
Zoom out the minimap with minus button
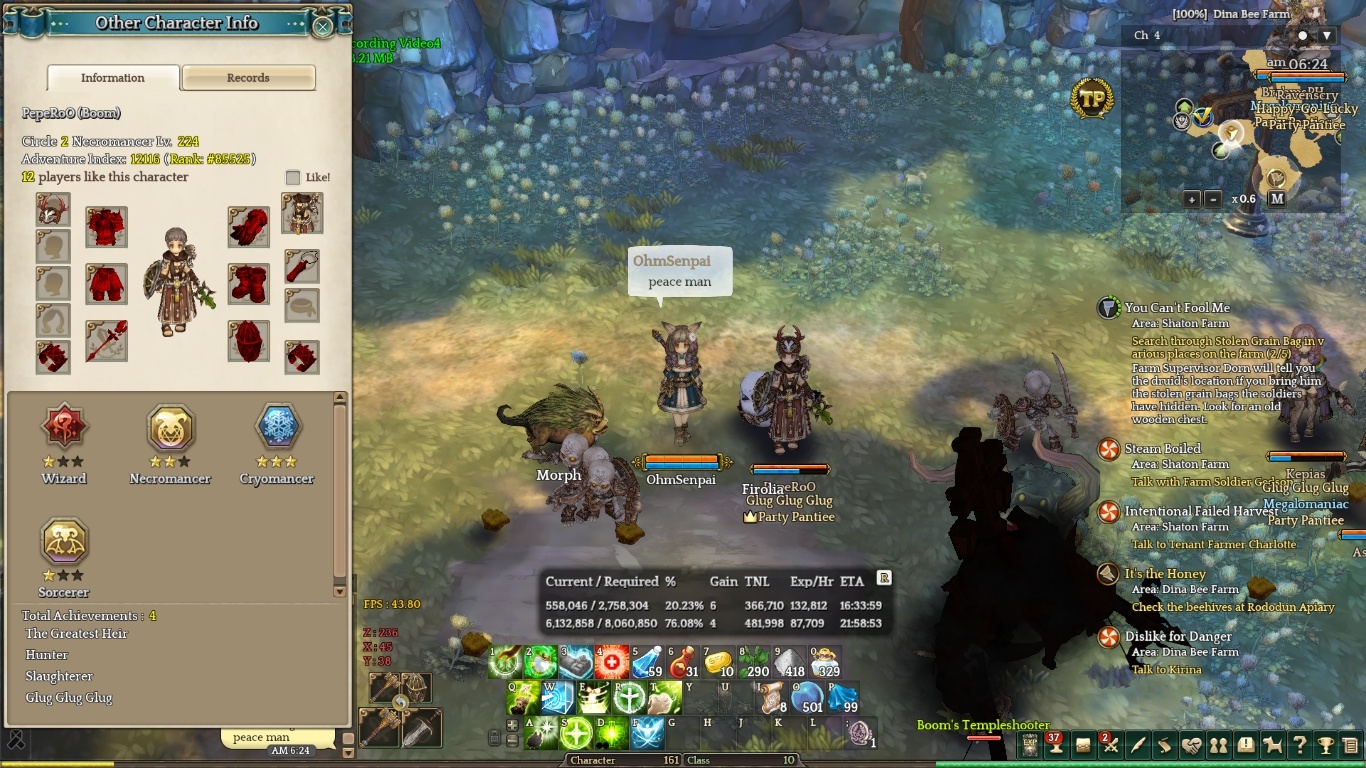coord(1213,199)
